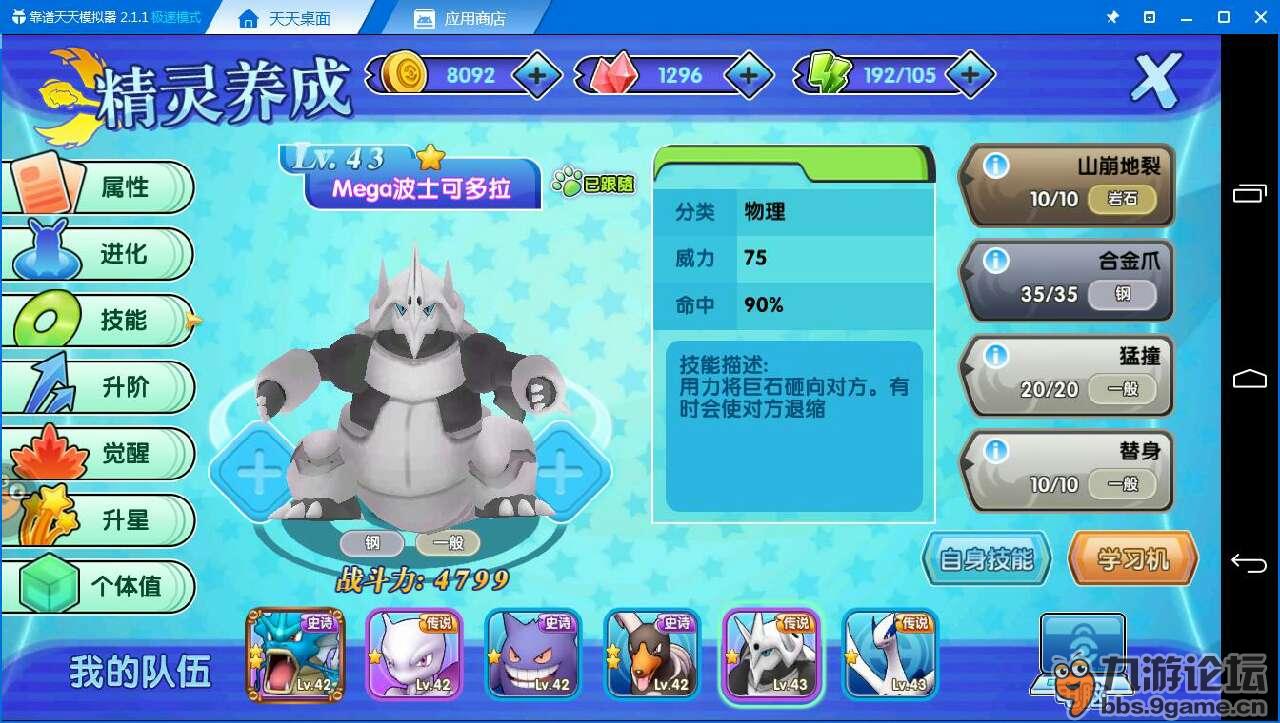Choose the 合金爪 steel skill
Viewport: 1280px width, 723px height.
pyautogui.click(x=1068, y=278)
